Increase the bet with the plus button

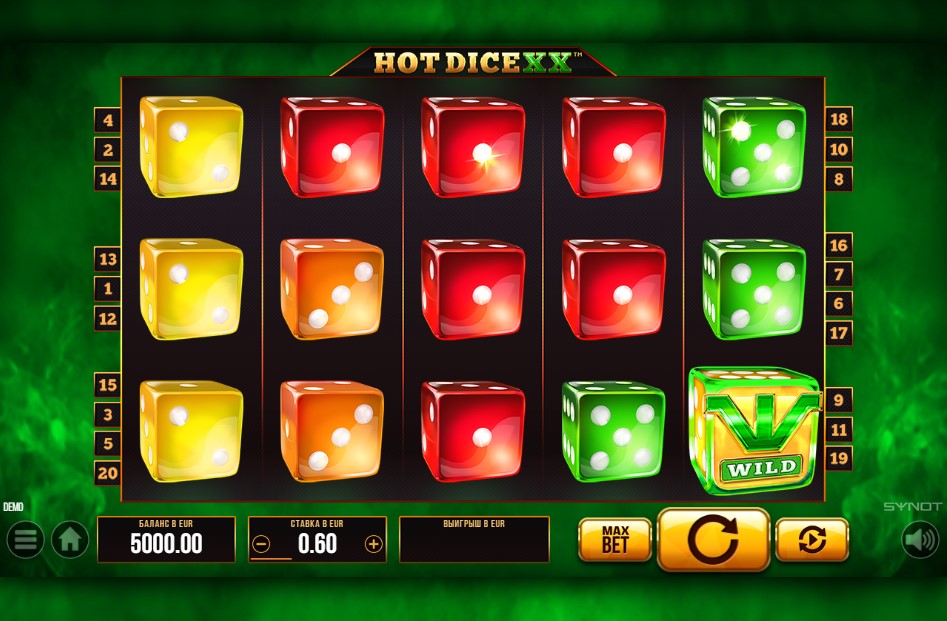(374, 544)
